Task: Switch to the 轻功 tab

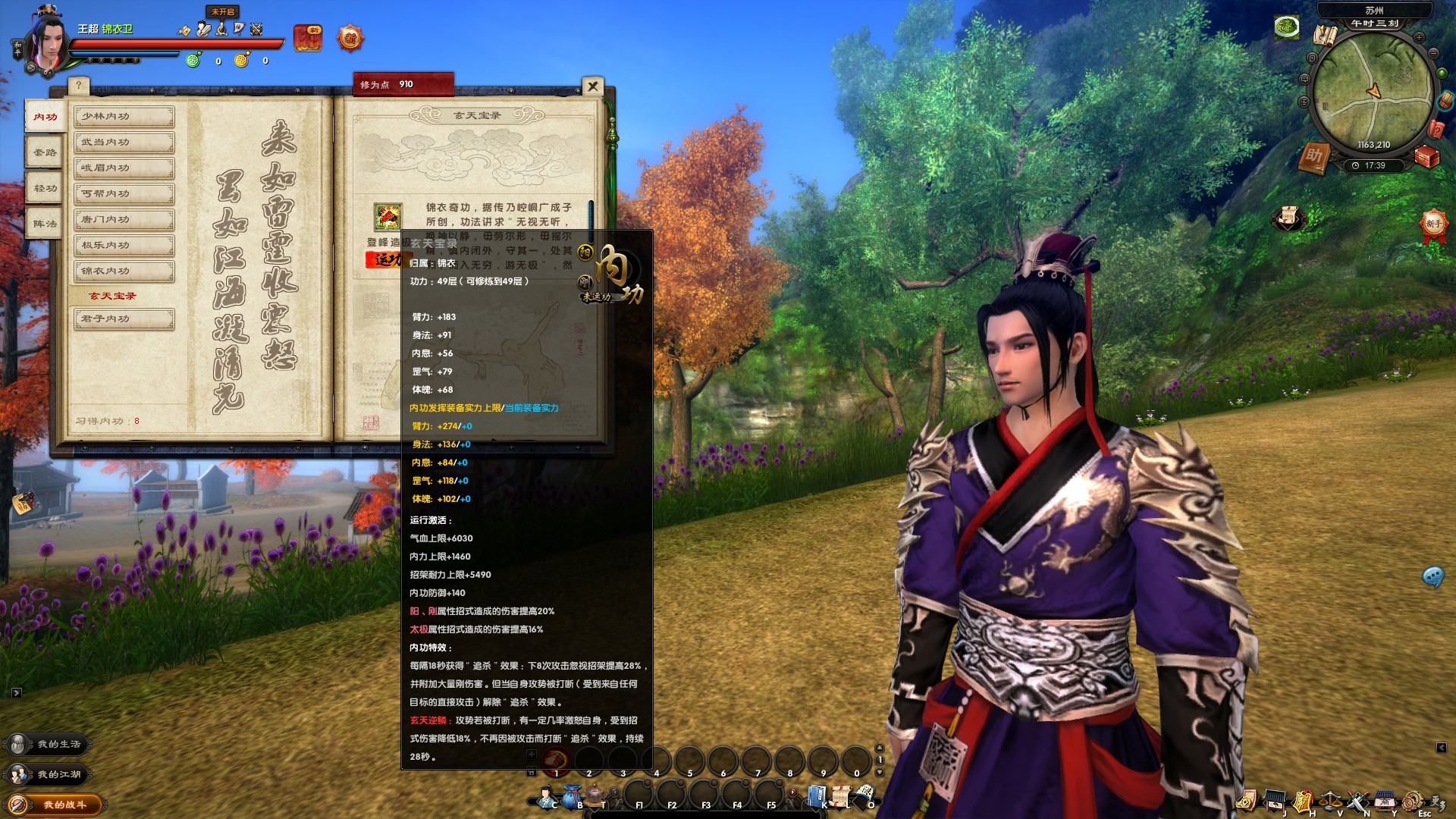Action: [43, 187]
